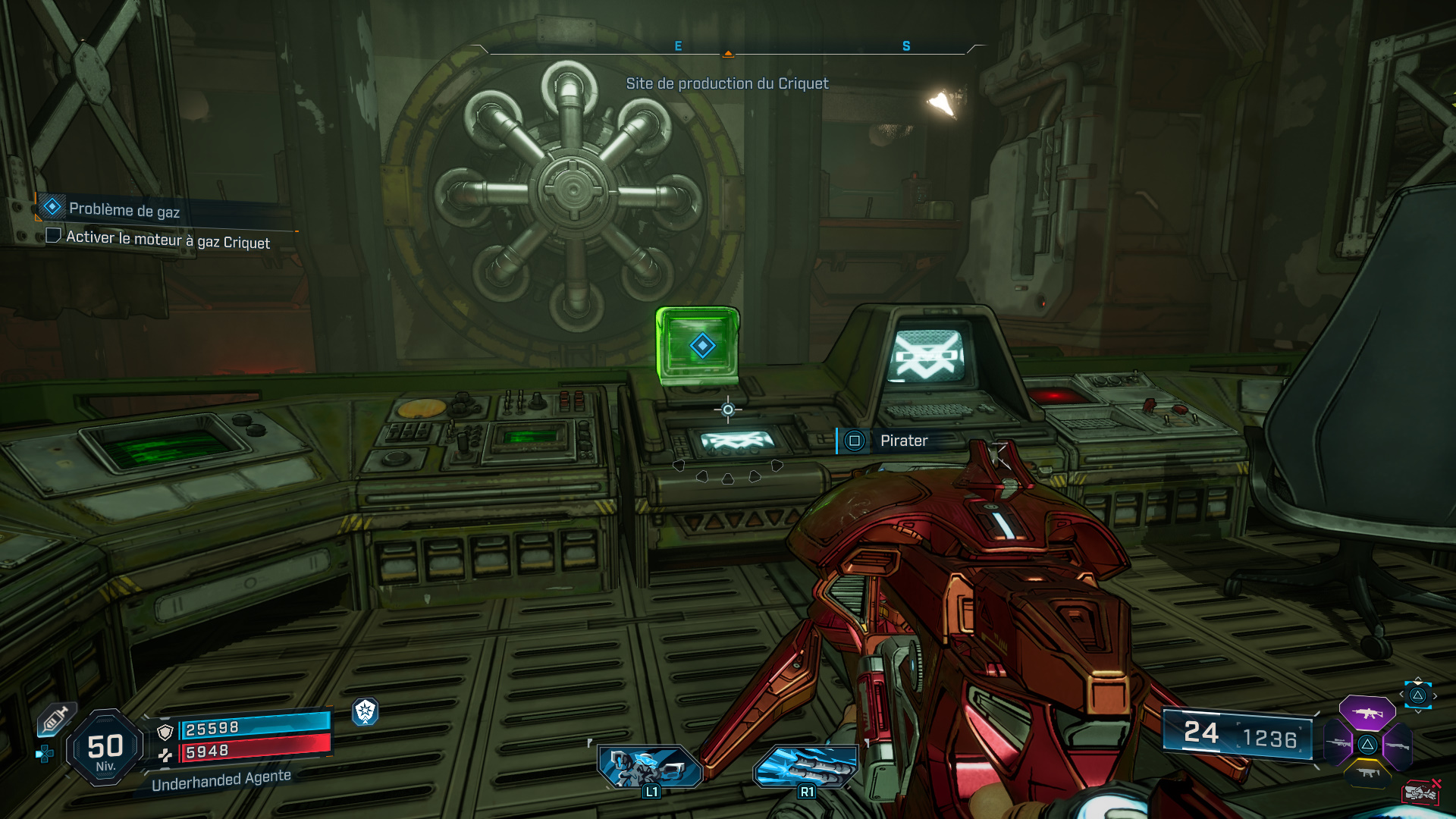This screenshot has height=819, width=1456.
Task: Expand the orange compass heading marker
Action: [x=728, y=54]
